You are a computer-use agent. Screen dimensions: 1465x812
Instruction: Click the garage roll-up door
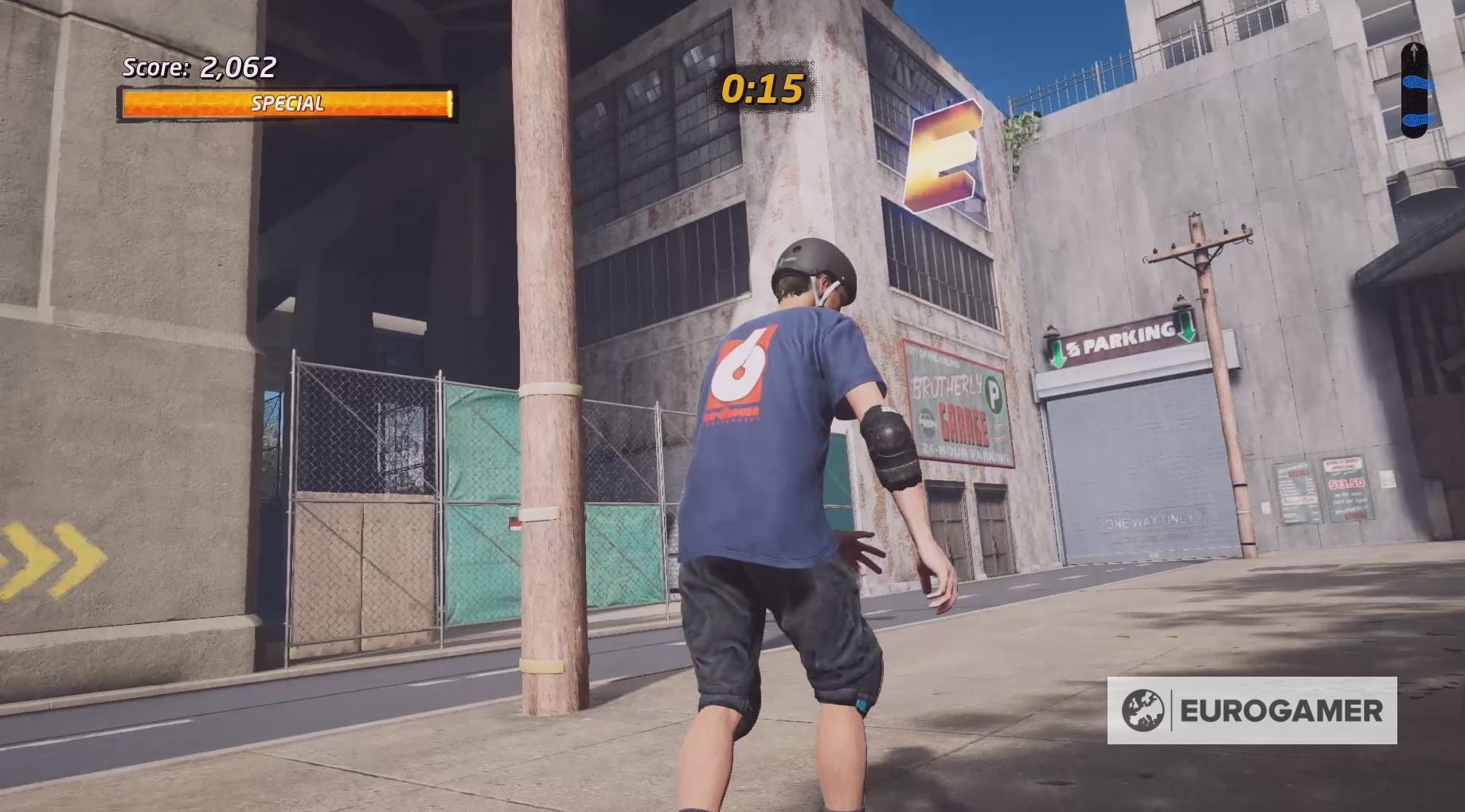tap(1131, 462)
